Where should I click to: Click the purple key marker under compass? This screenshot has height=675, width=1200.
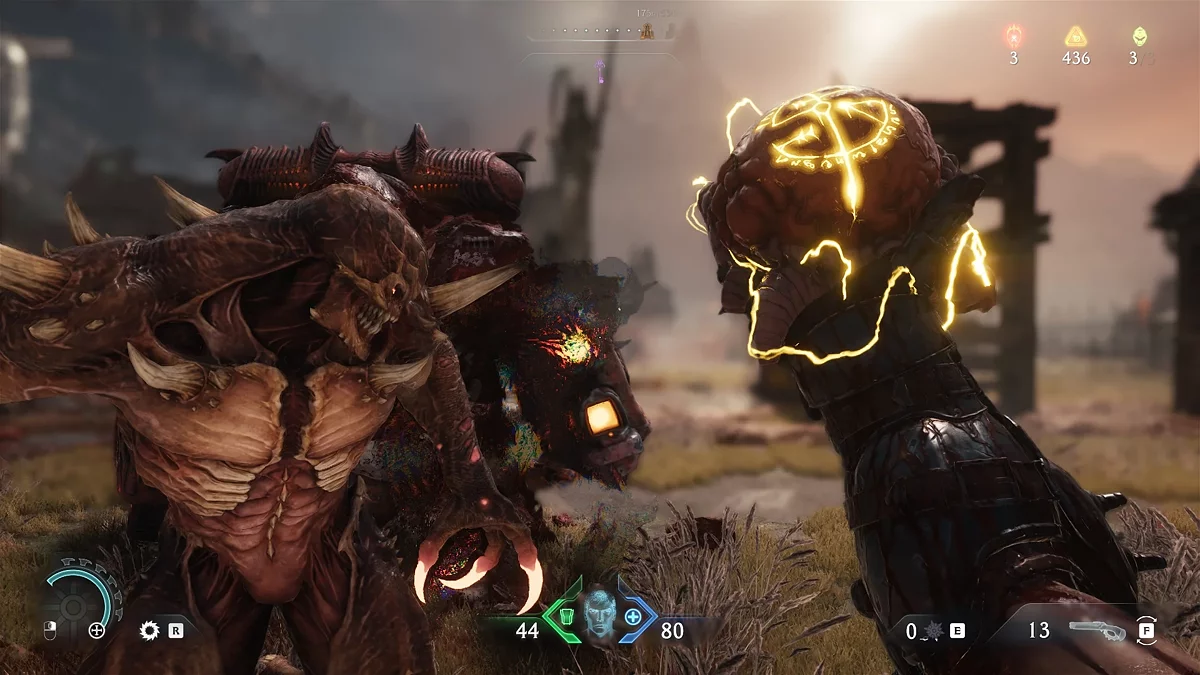pyautogui.click(x=601, y=70)
